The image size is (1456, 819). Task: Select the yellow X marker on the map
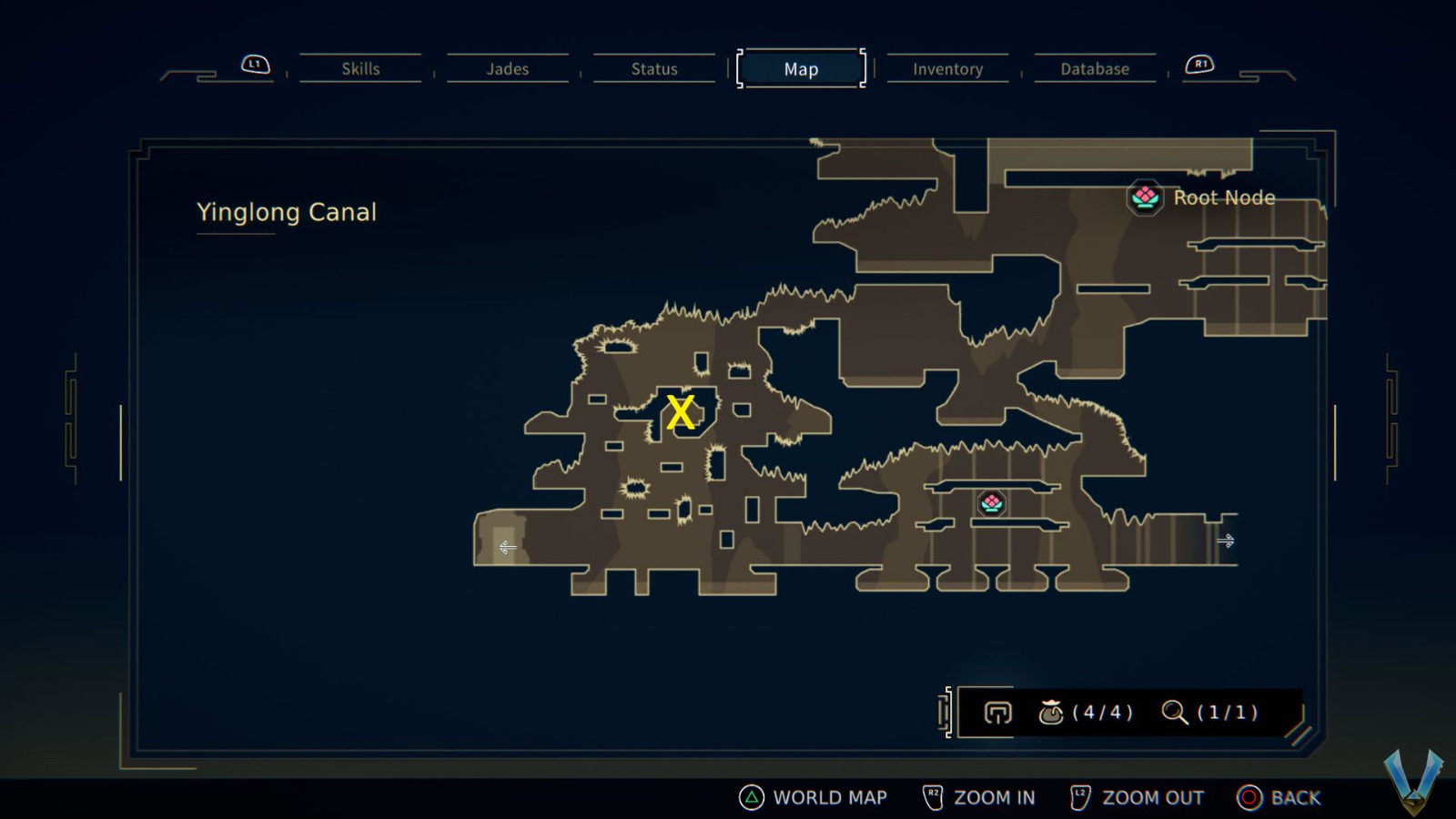(x=681, y=412)
